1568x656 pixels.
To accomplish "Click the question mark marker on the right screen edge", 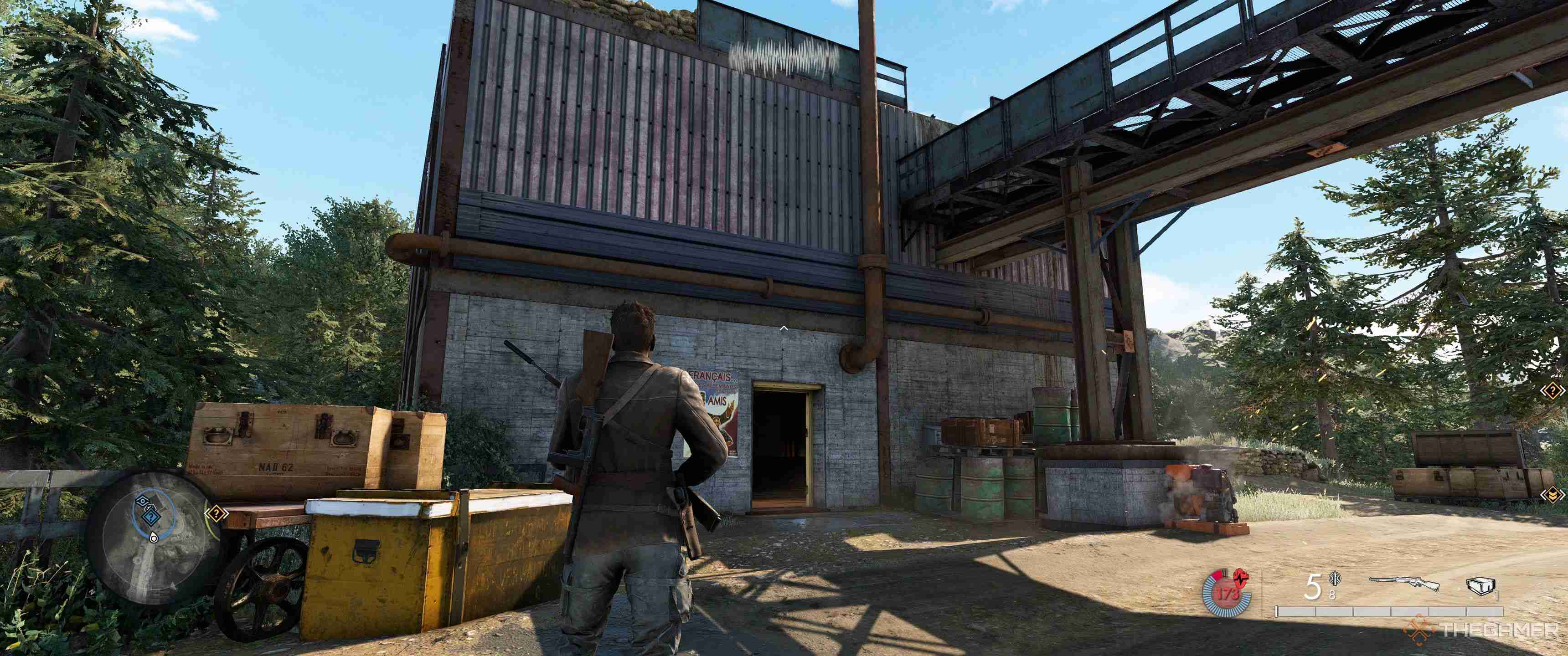I will tap(1553, 391).
